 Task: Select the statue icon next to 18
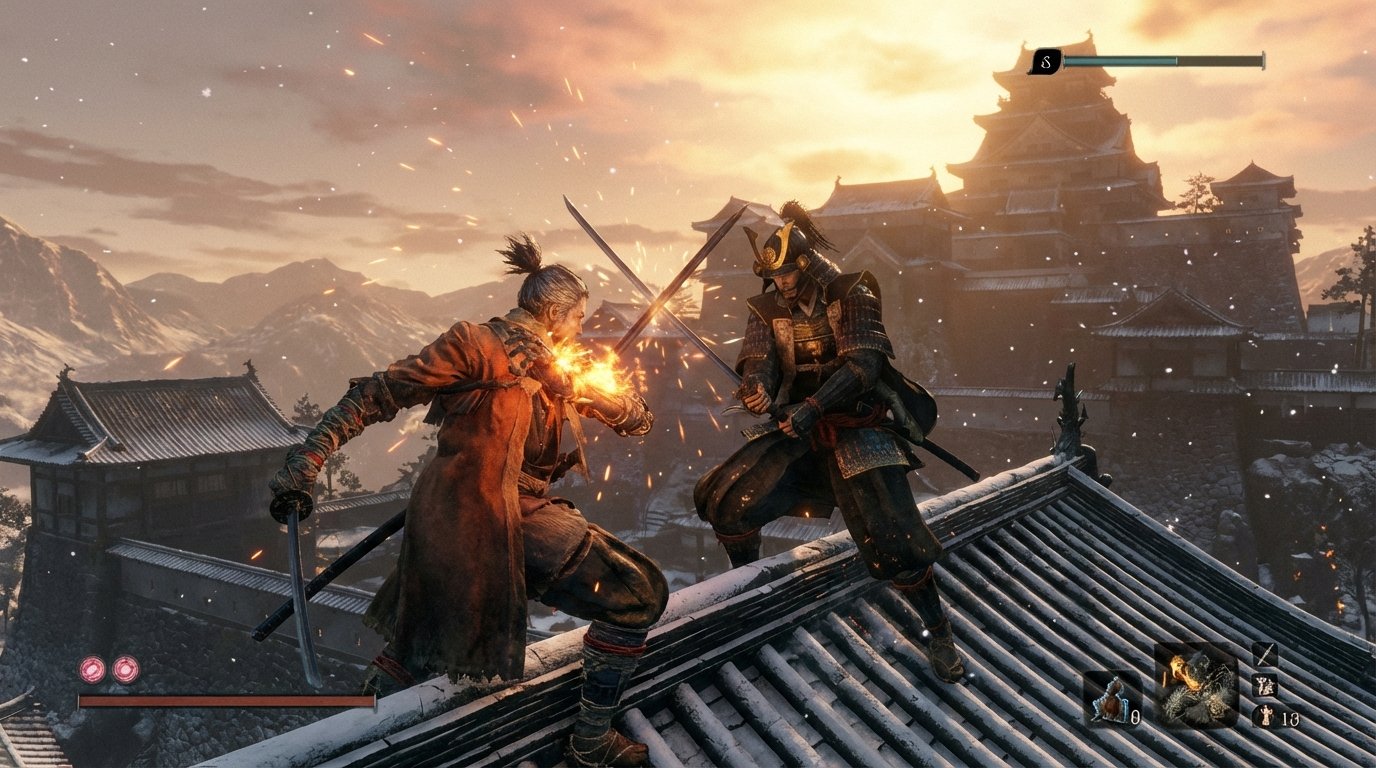tap(1267, 716)
